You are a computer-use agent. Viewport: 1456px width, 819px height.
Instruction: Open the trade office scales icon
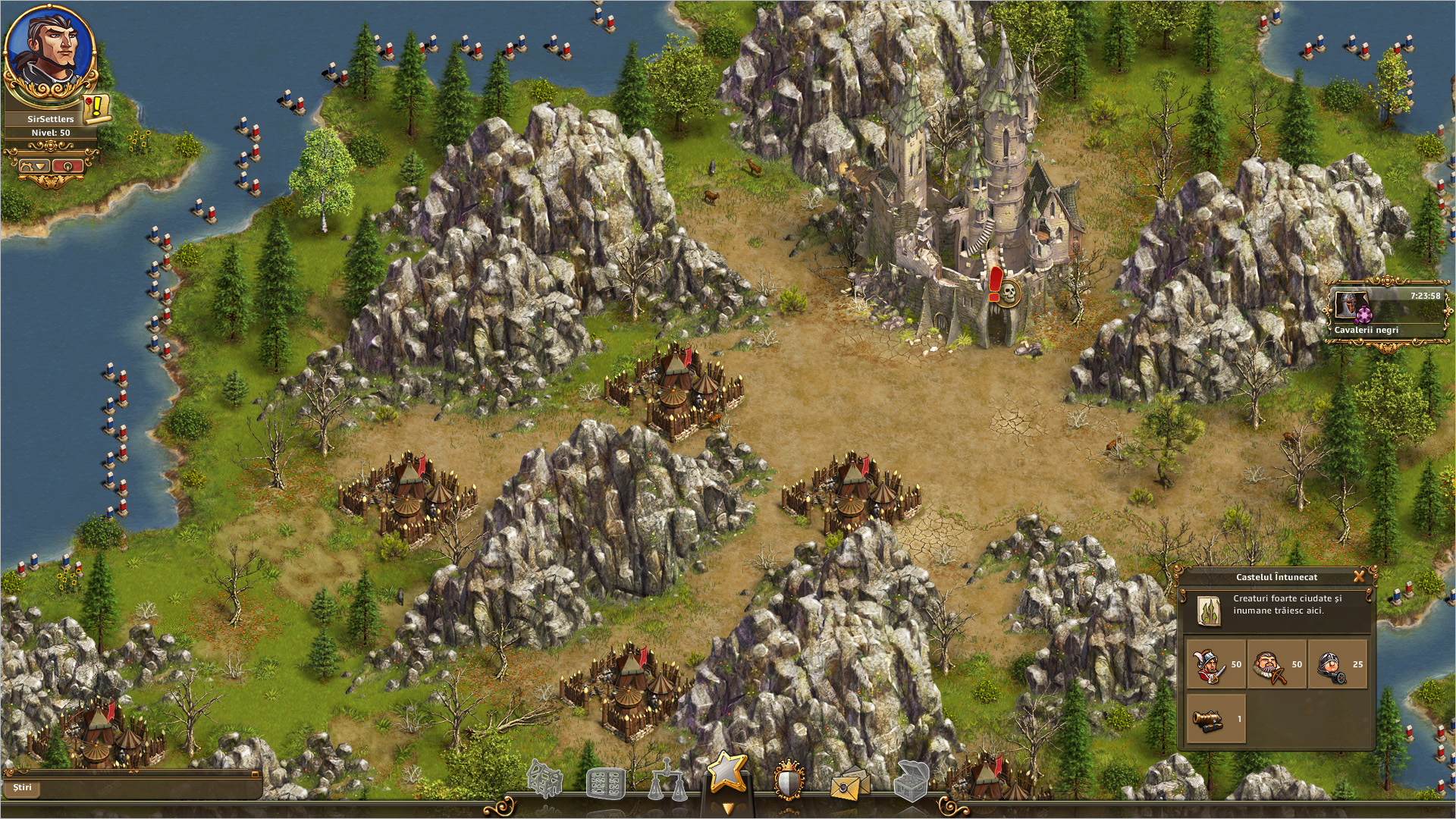(x=667, y=782)
